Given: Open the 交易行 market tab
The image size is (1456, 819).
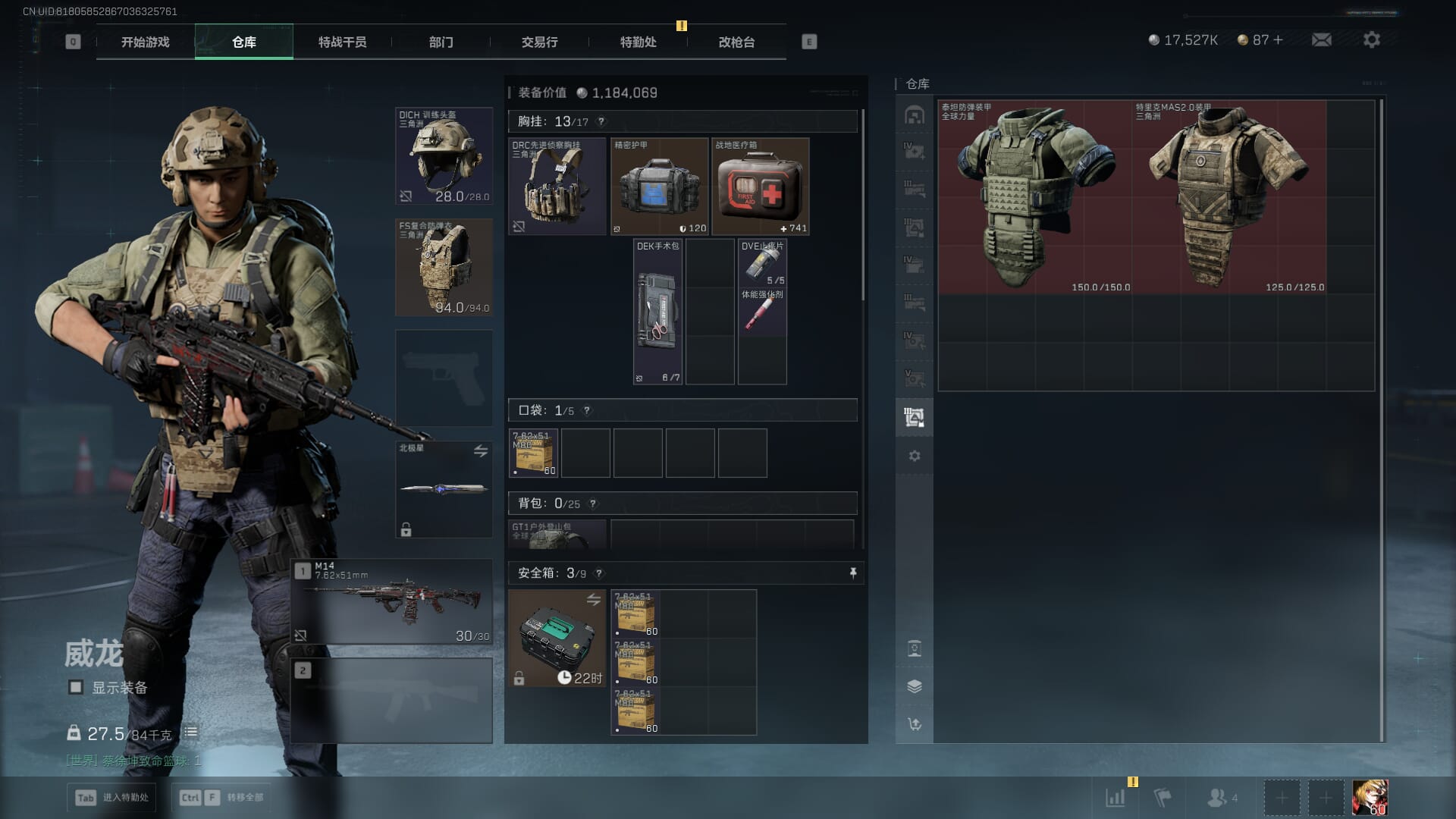Looking at the screenshot, I should pos(539,42).
